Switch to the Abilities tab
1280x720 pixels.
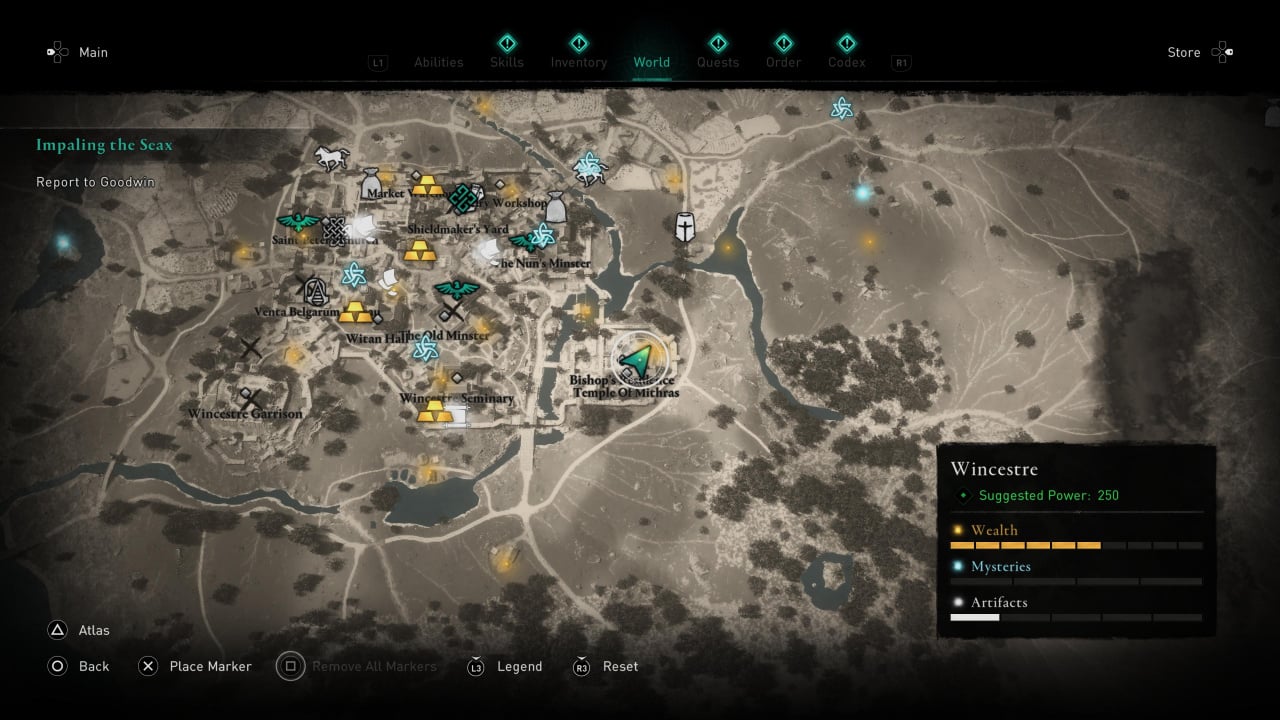coord(438,62)
